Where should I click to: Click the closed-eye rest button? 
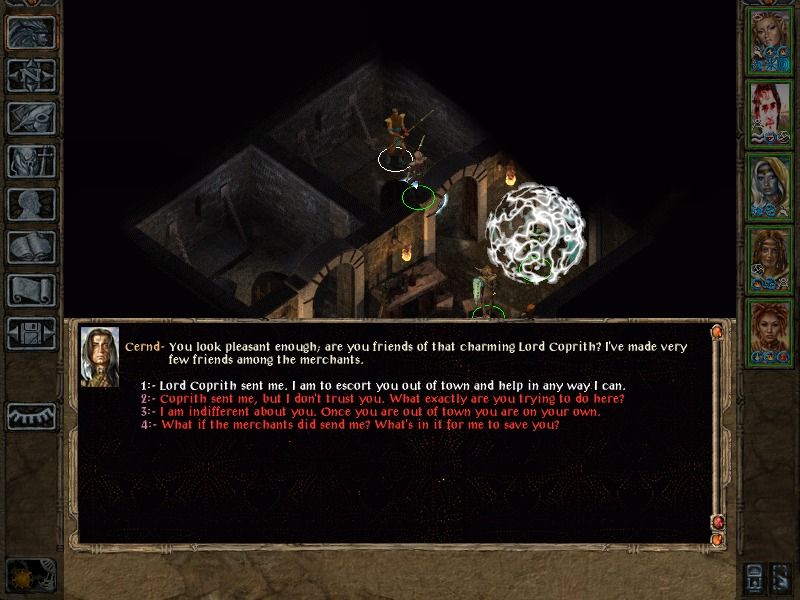click(x=31, y=414)
